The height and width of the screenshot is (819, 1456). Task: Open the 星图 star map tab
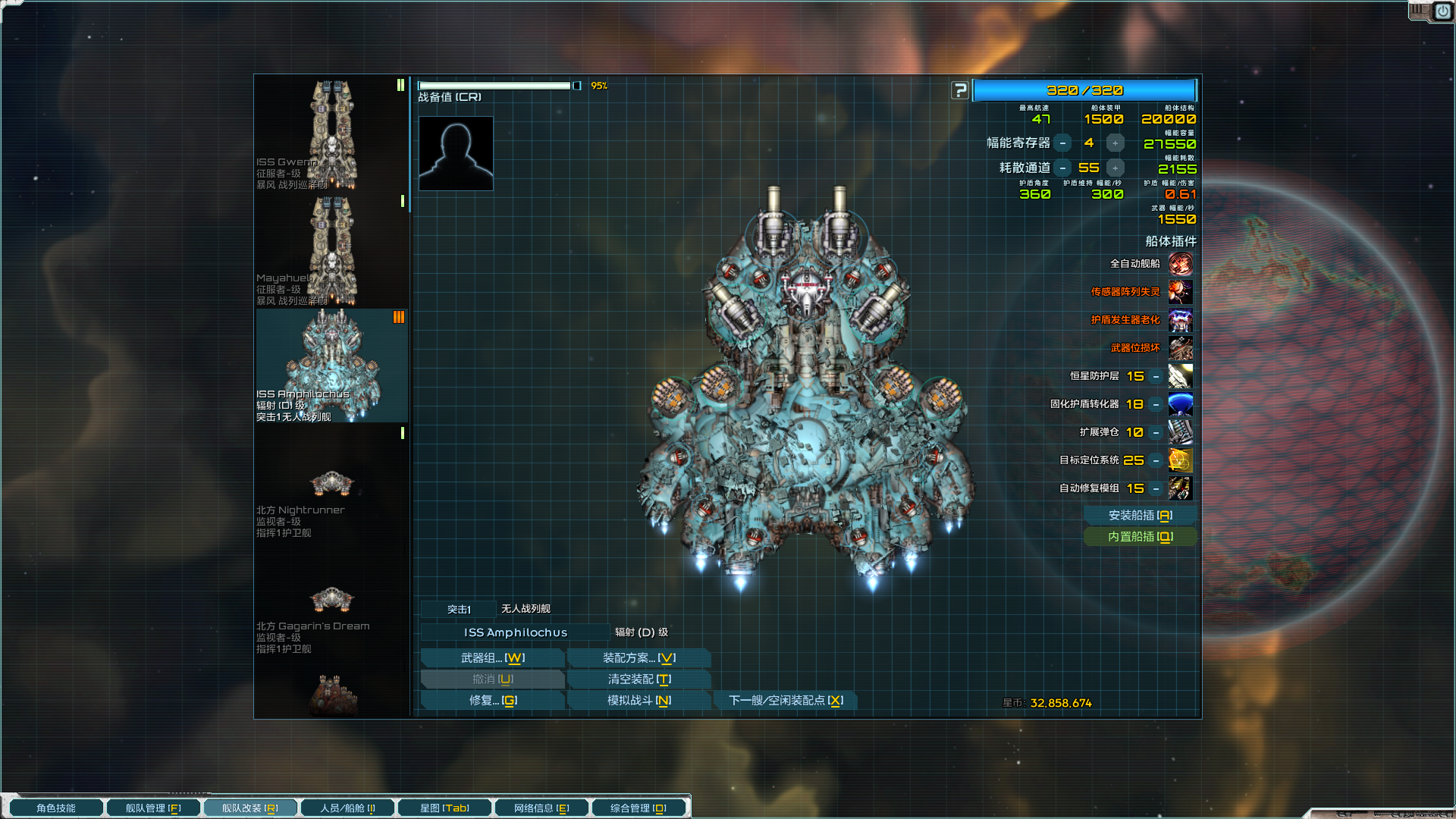tap(444, 808)
